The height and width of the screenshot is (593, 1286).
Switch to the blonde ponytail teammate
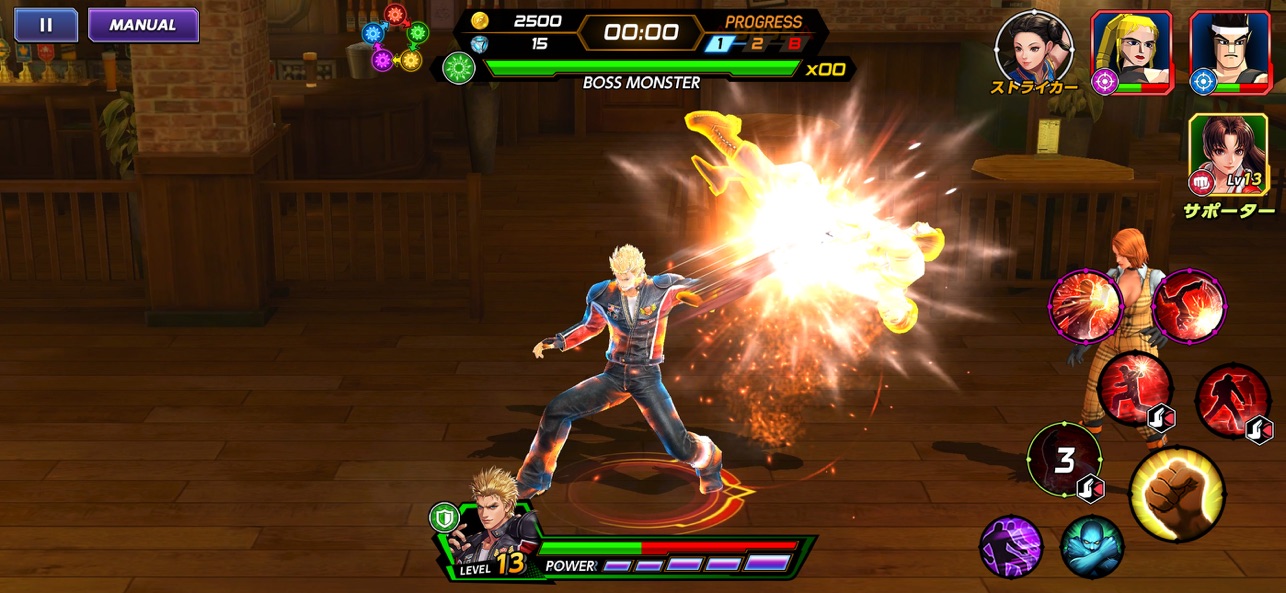(x=1130, y=52)
